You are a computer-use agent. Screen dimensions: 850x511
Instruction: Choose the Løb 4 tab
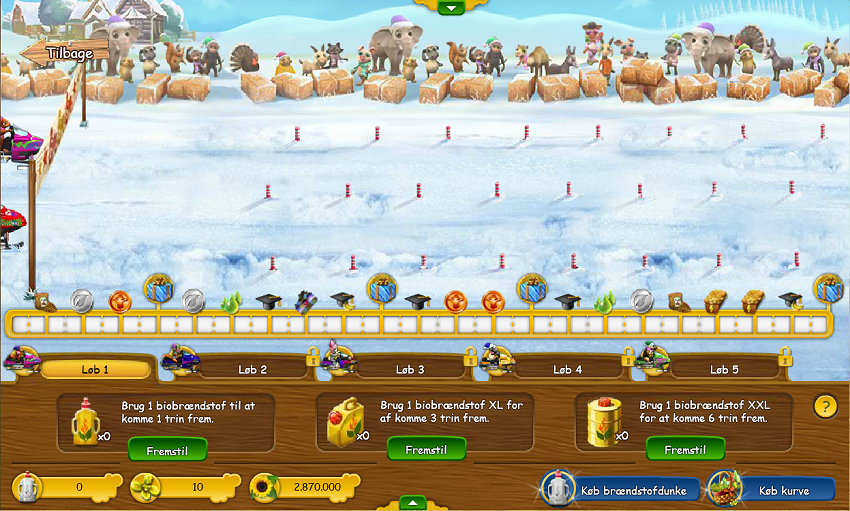(x=567, y=369)
